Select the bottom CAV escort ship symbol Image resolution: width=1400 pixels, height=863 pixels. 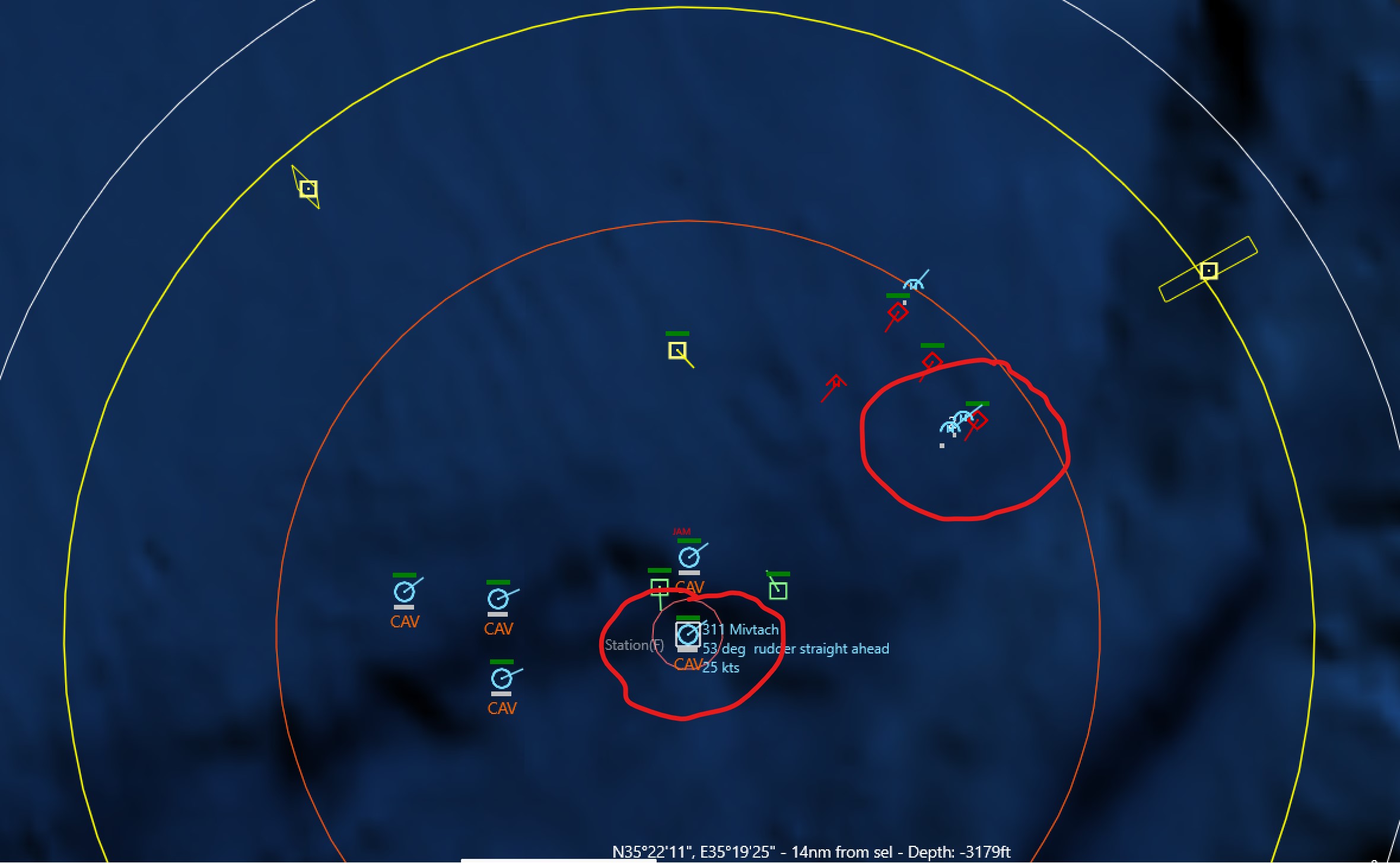pyautogui.click(x=501, y=677)
